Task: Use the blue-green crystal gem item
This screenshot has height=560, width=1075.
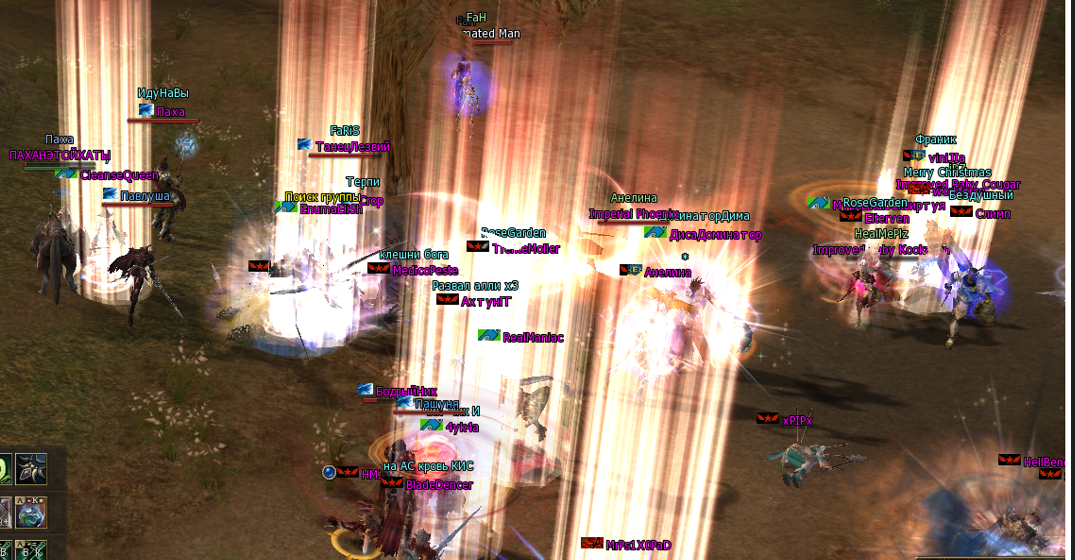Action: tap(31, 510)
